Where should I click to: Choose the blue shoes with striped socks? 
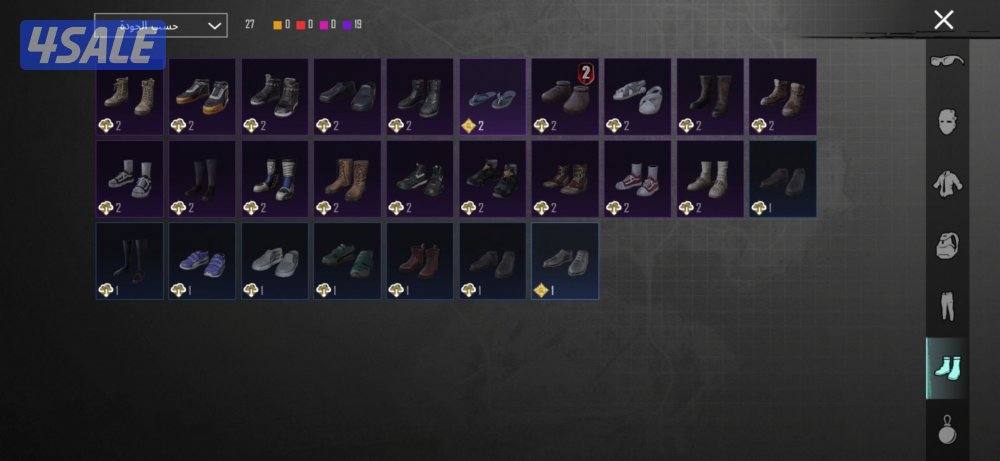click(274, 179)
